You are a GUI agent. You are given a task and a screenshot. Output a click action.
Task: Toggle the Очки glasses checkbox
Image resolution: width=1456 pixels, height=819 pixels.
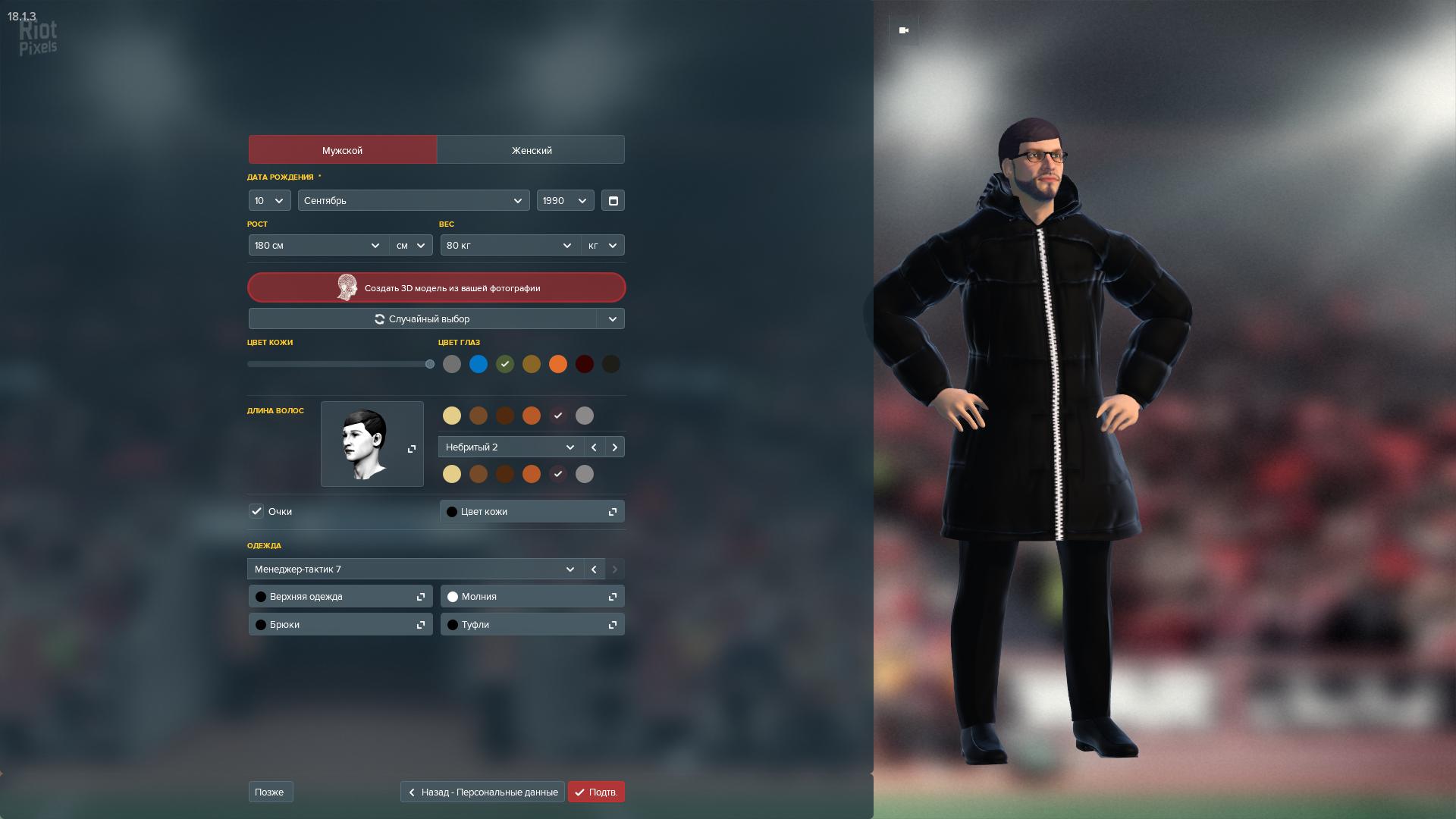(x=256, y=512)
